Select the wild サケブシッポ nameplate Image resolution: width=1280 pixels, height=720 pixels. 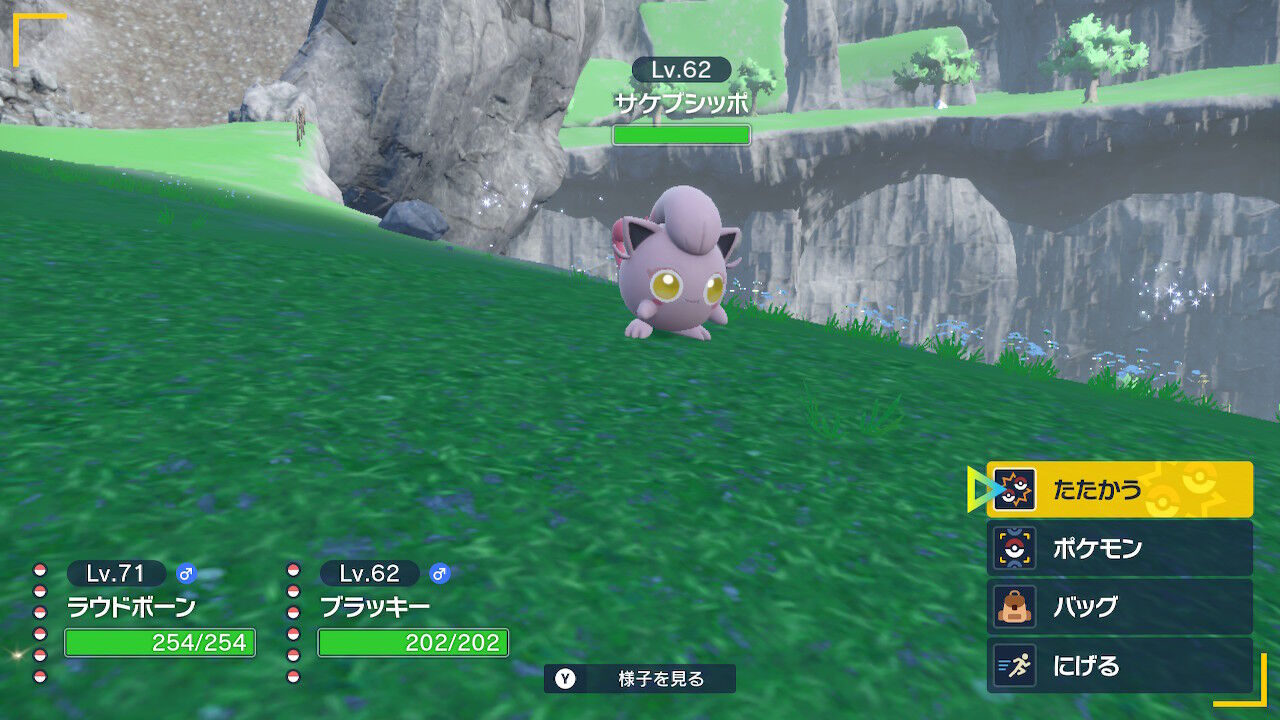pyautogui.click(x=681, y=102)
